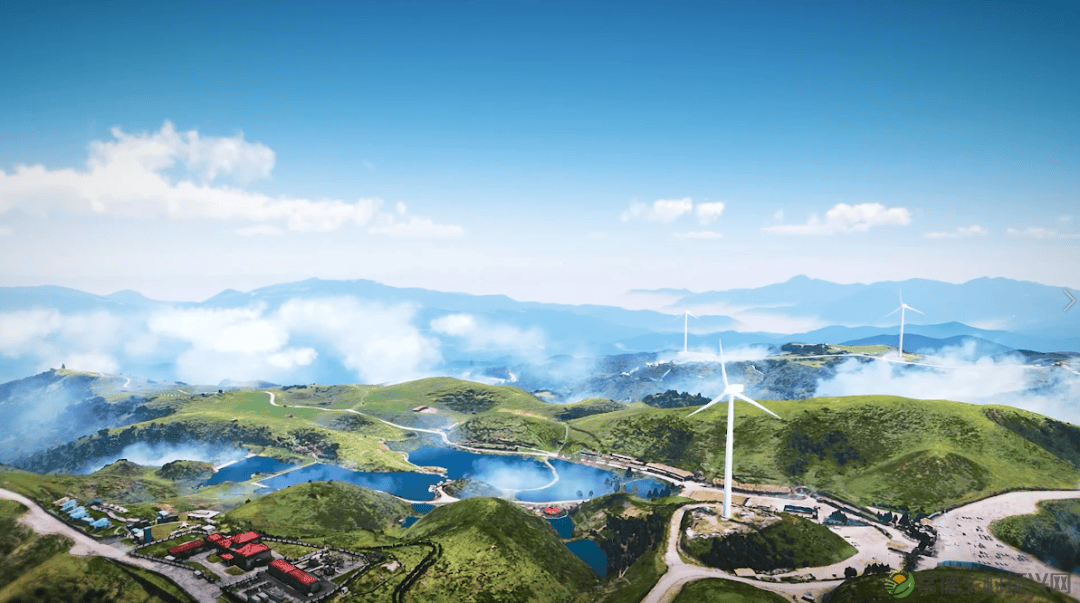Click the next-image arrow on the right edge
The height and width of the screenshot is (603, 1080).
(x=1068, y=299)
